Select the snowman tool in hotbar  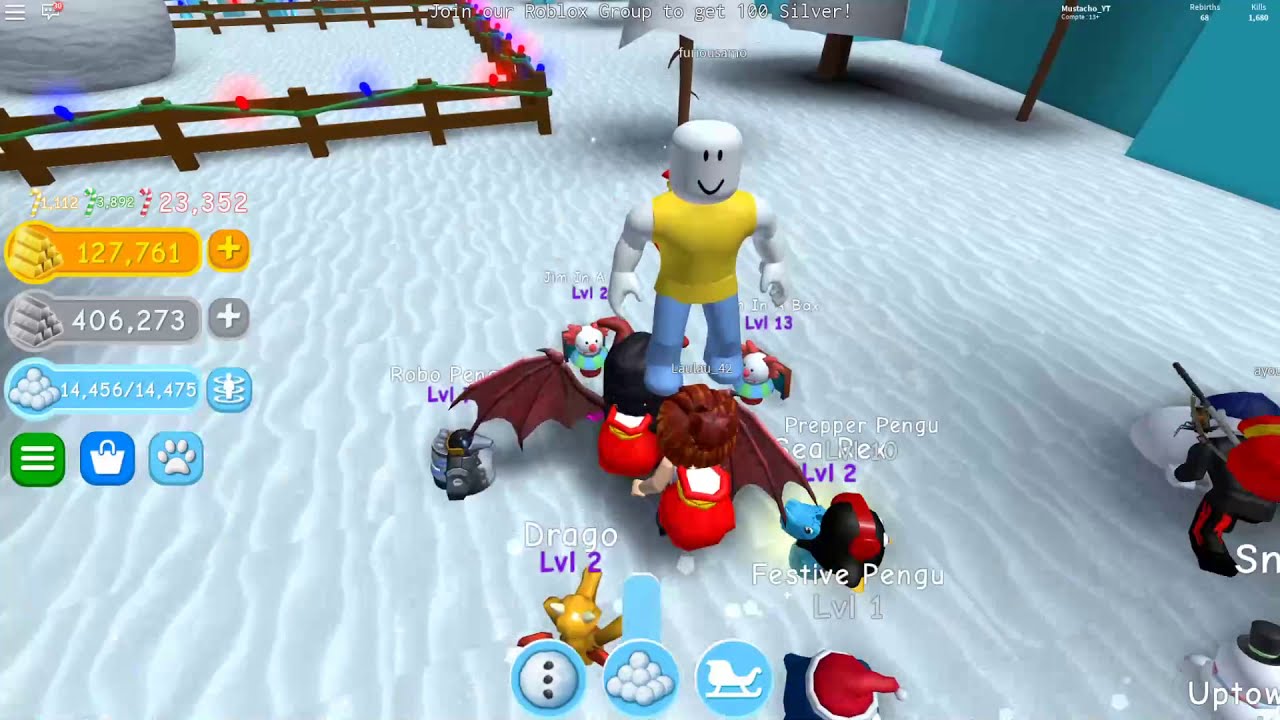click(548, 679)
